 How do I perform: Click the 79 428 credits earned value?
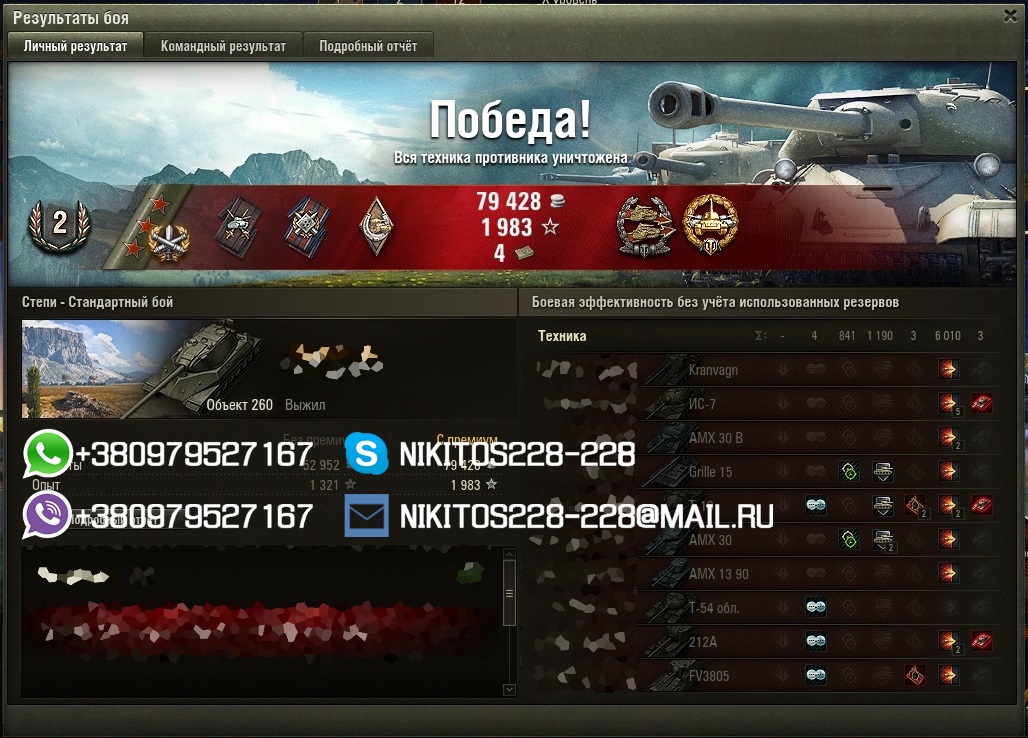(509, 201)
